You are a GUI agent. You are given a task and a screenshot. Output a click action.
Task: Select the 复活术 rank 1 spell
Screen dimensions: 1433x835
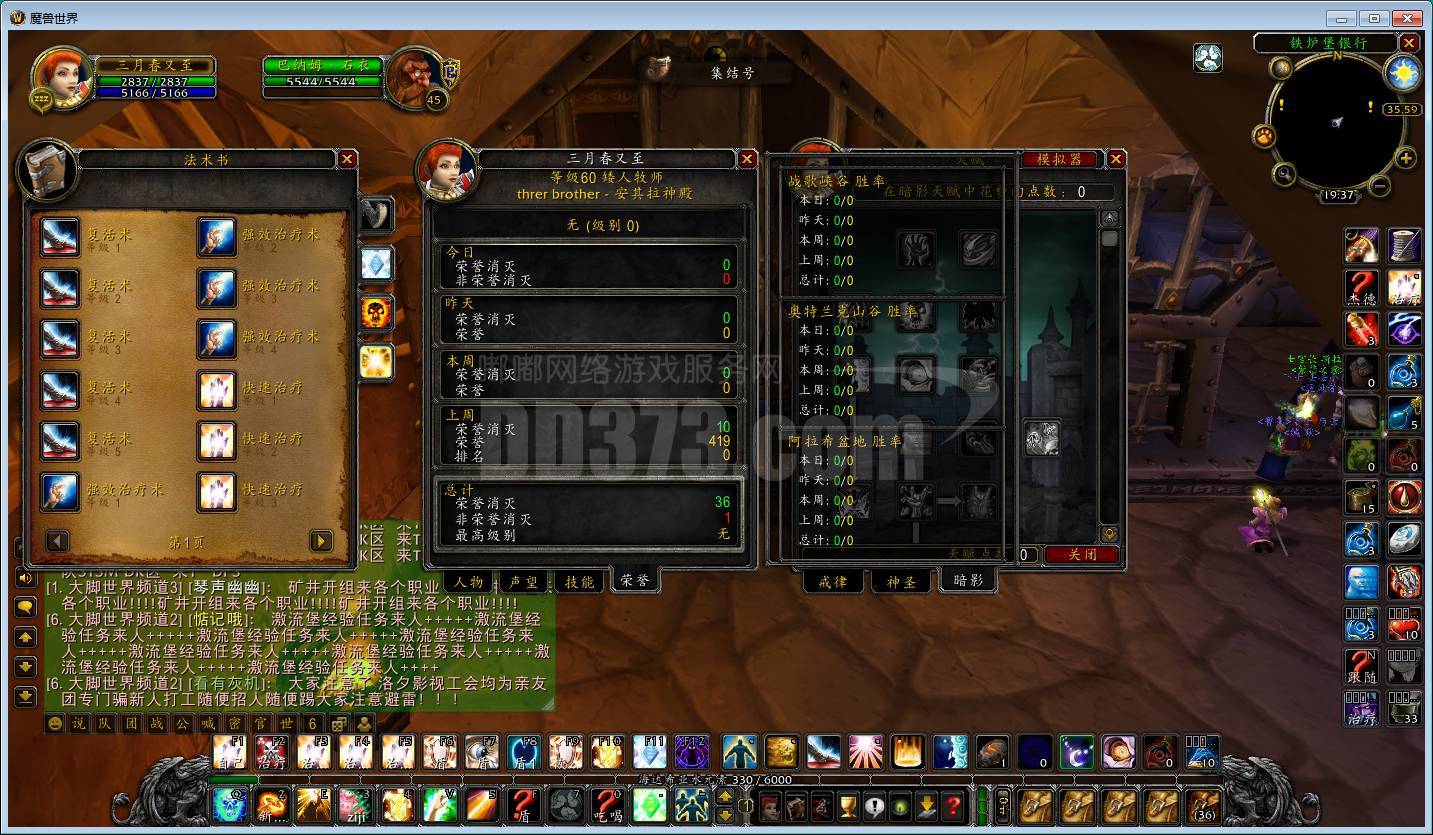(60, 237)
